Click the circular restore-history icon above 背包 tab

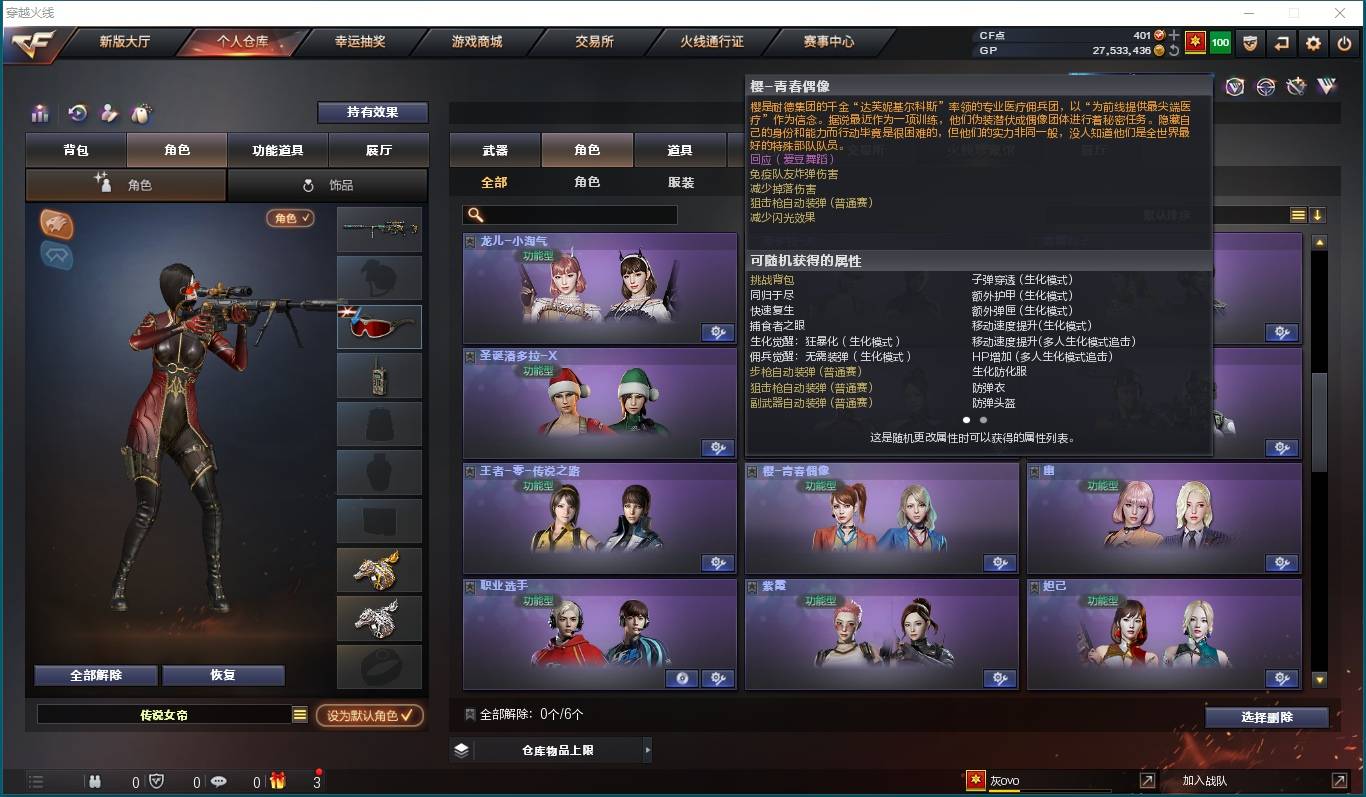coord(78,113)
